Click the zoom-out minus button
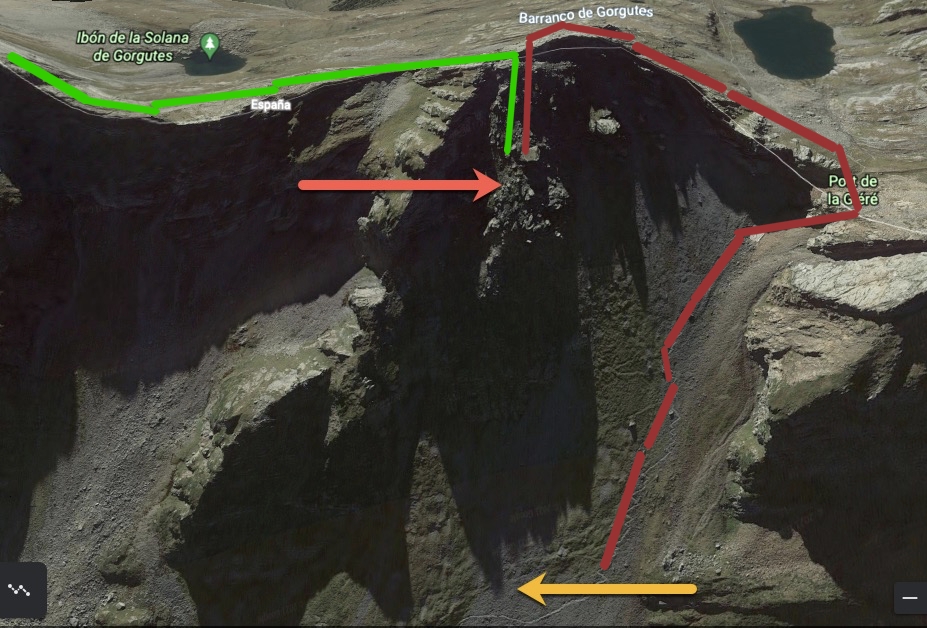This screenshot has width=927, height=628. click(x=909, y=597)
